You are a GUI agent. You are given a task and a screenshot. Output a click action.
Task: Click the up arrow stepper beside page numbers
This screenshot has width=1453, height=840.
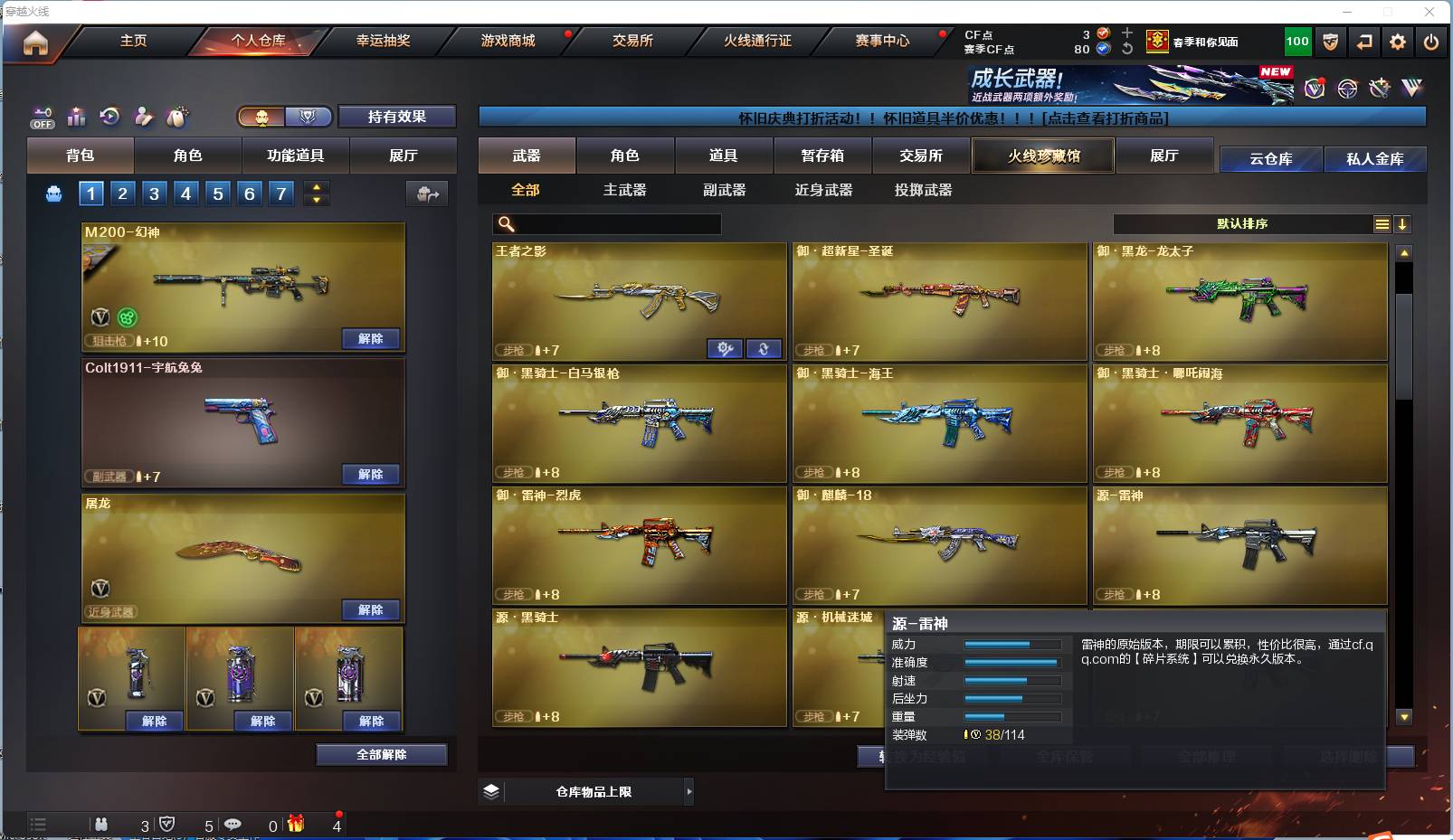point(316,187)
